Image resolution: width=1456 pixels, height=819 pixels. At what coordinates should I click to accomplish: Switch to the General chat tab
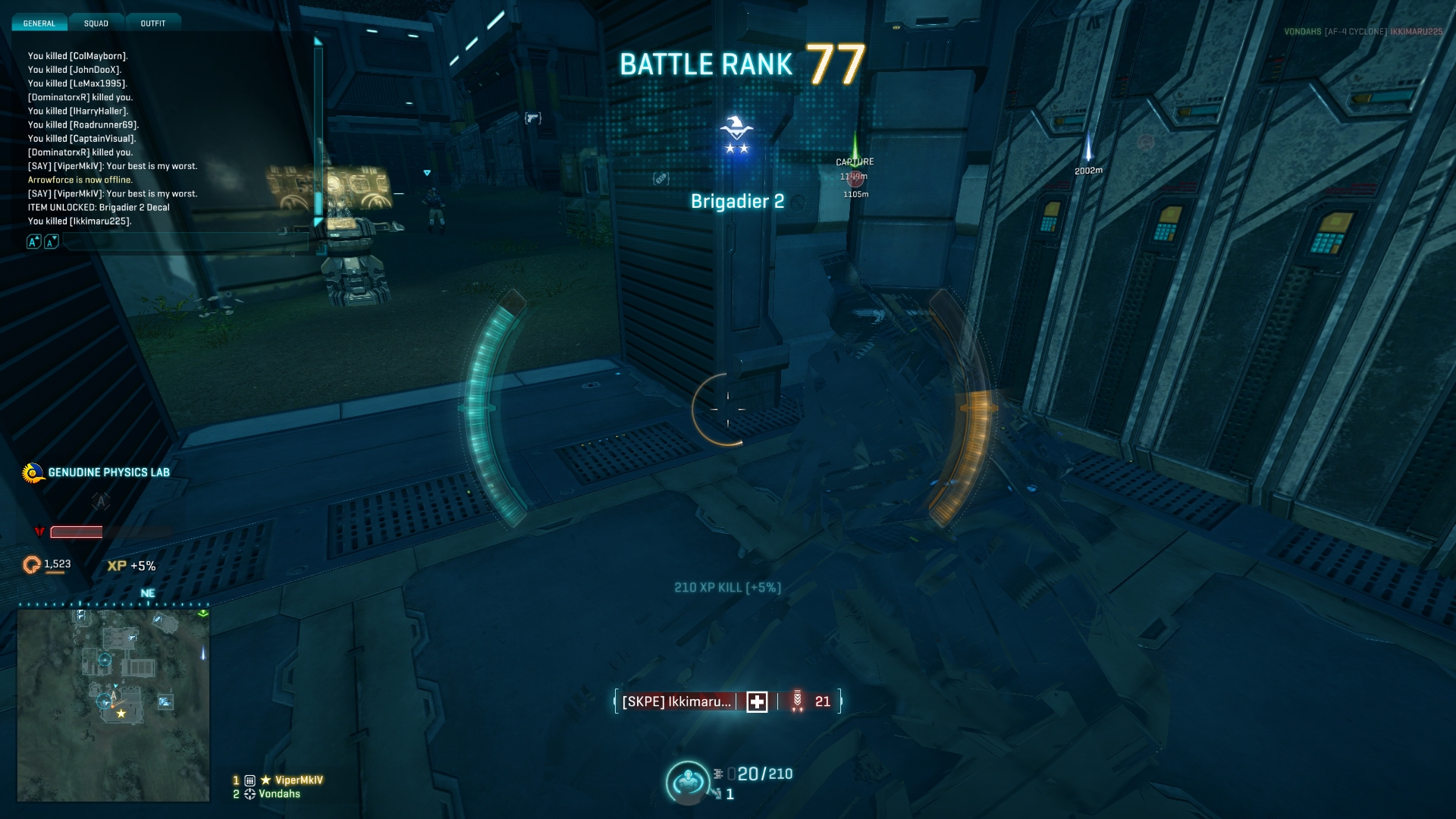tap(39, 24)
